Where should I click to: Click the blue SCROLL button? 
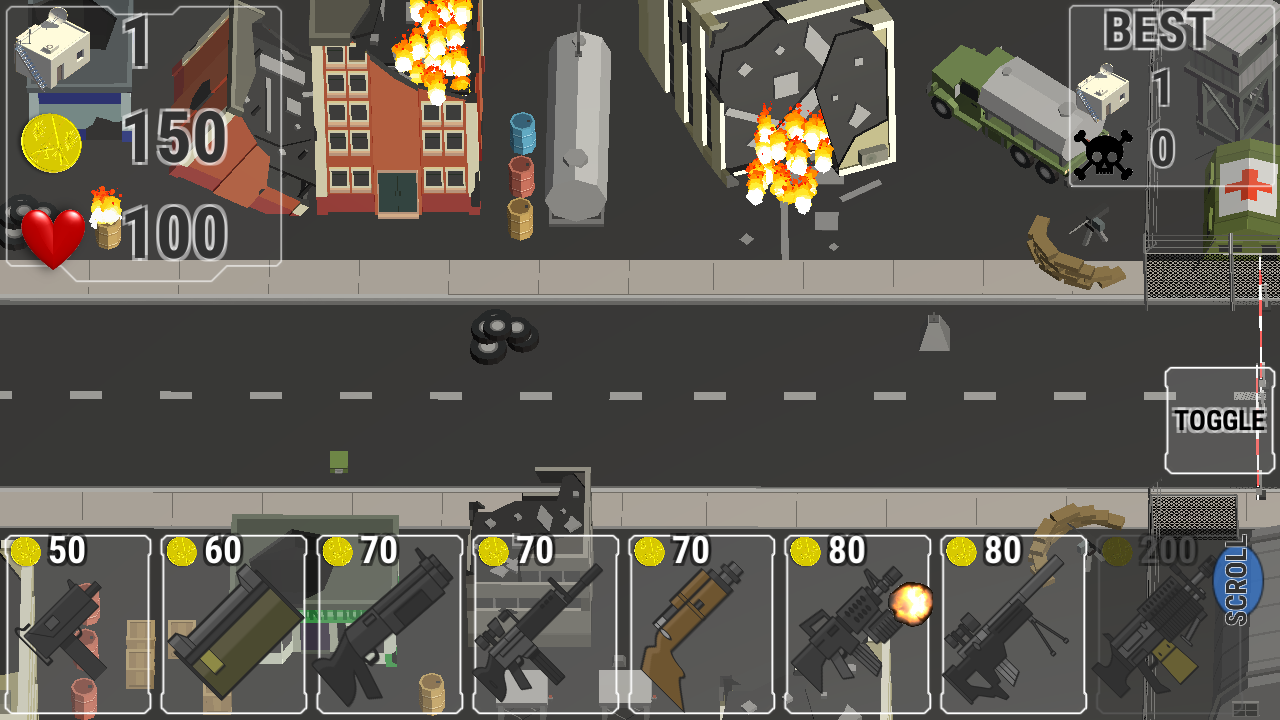[1237, 582]
